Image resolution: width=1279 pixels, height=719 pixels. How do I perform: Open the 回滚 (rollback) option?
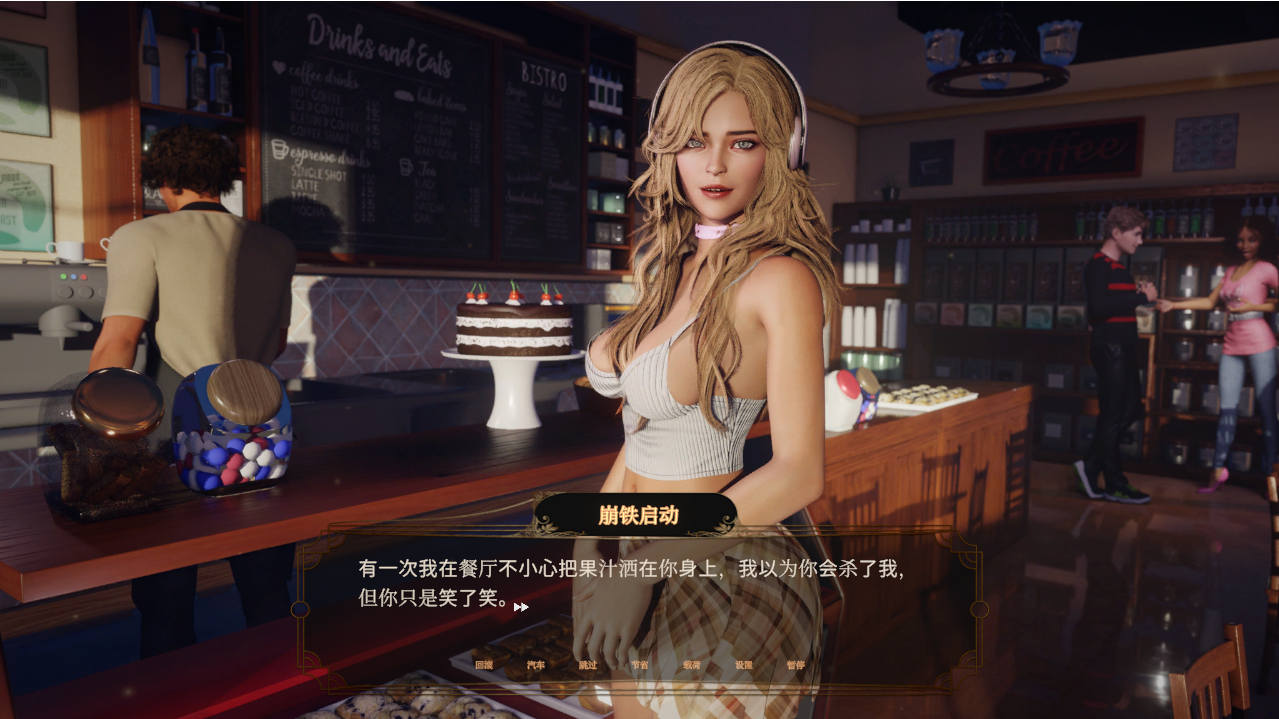(484, 665)
